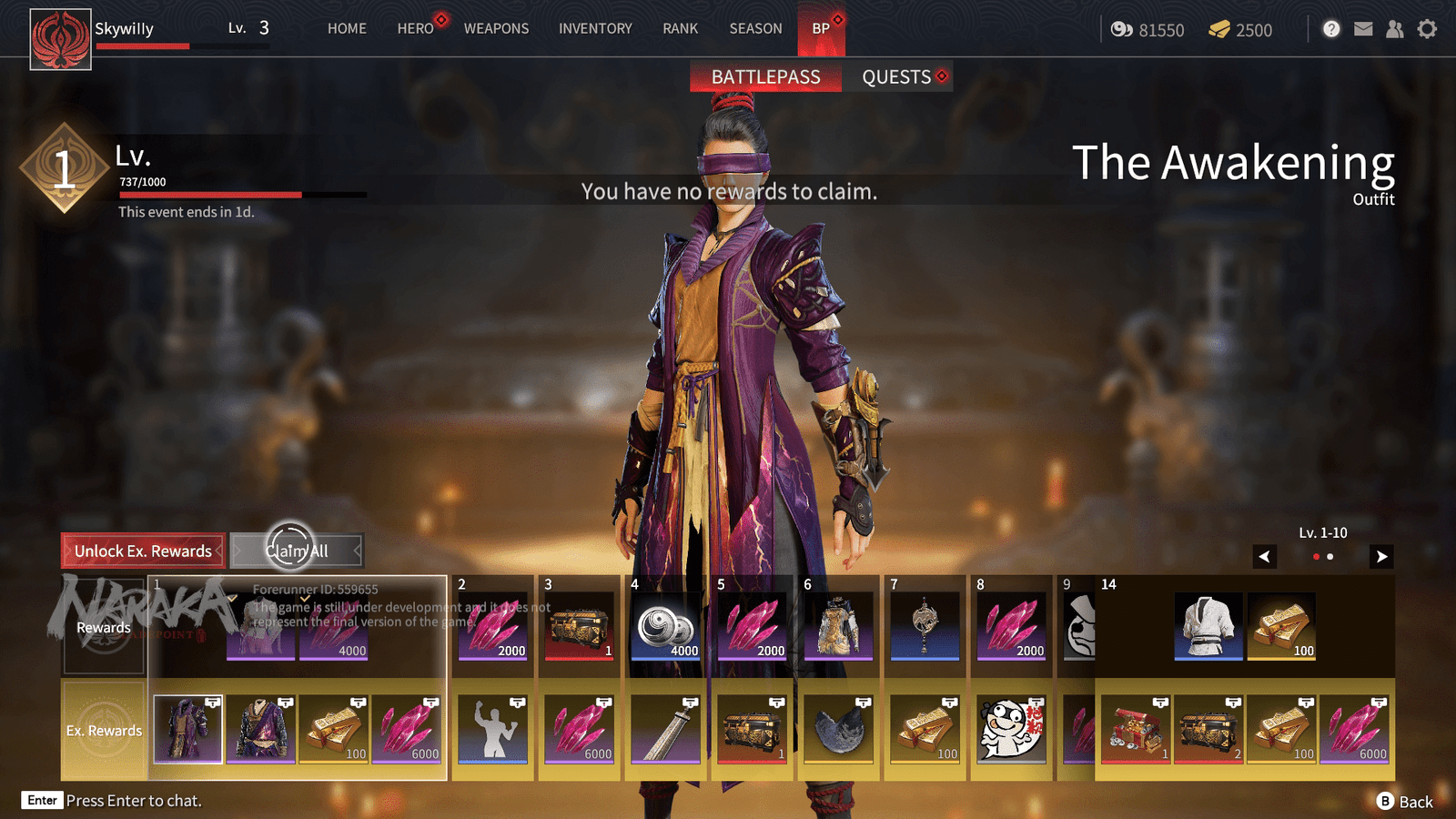1456x819 pixels.
Task: Open the help question mark icon
Action: [x=1331, y=29]
